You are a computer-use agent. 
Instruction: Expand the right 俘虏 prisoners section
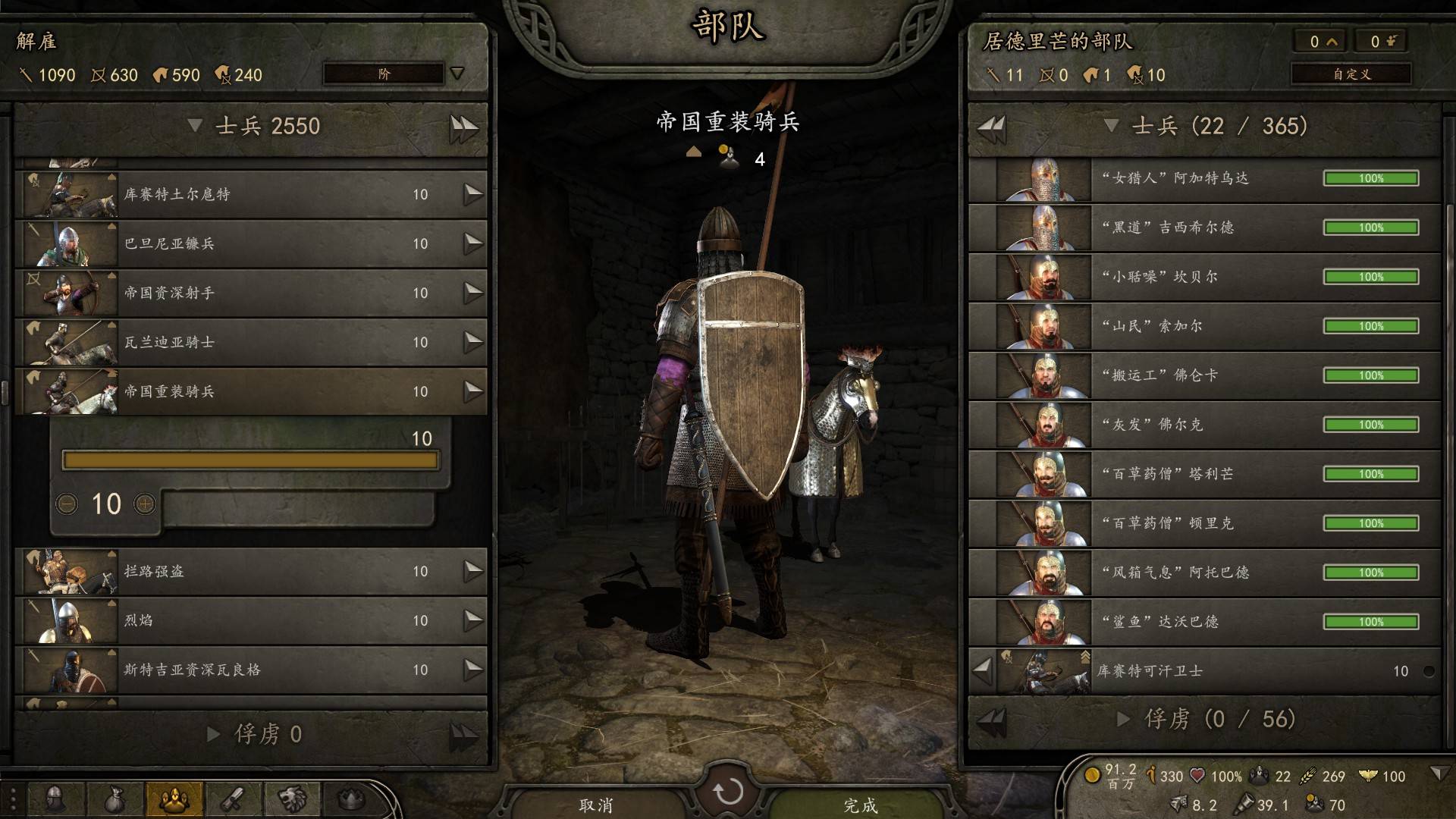coord(1123,719)
